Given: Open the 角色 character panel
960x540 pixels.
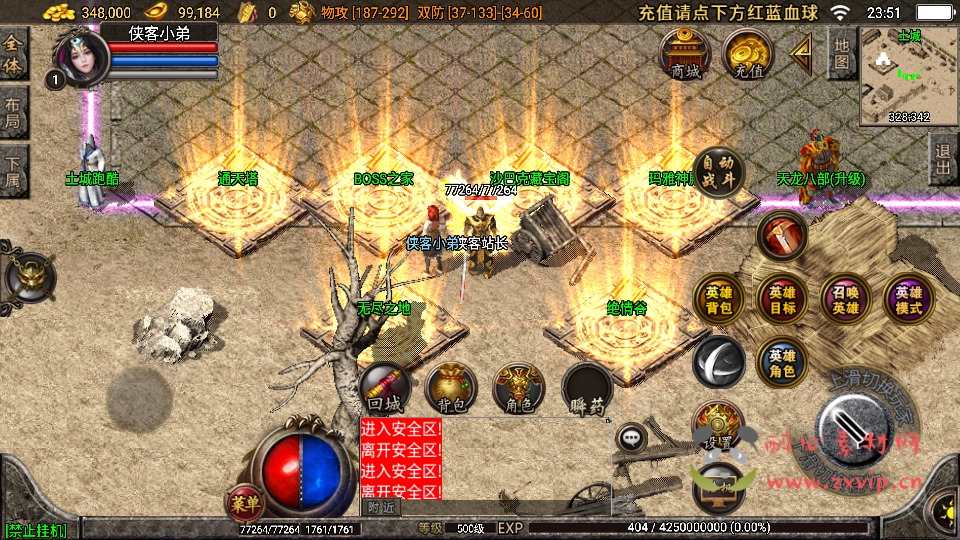Looking at the screenshot, I should click(518, 388).
